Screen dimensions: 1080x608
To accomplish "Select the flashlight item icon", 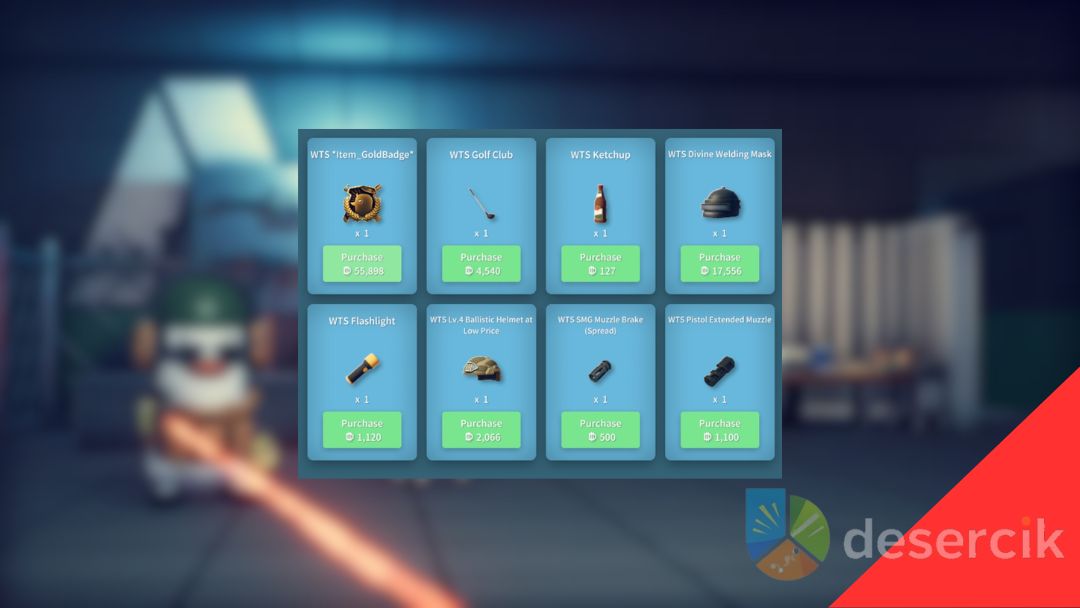I will (361, 369).
